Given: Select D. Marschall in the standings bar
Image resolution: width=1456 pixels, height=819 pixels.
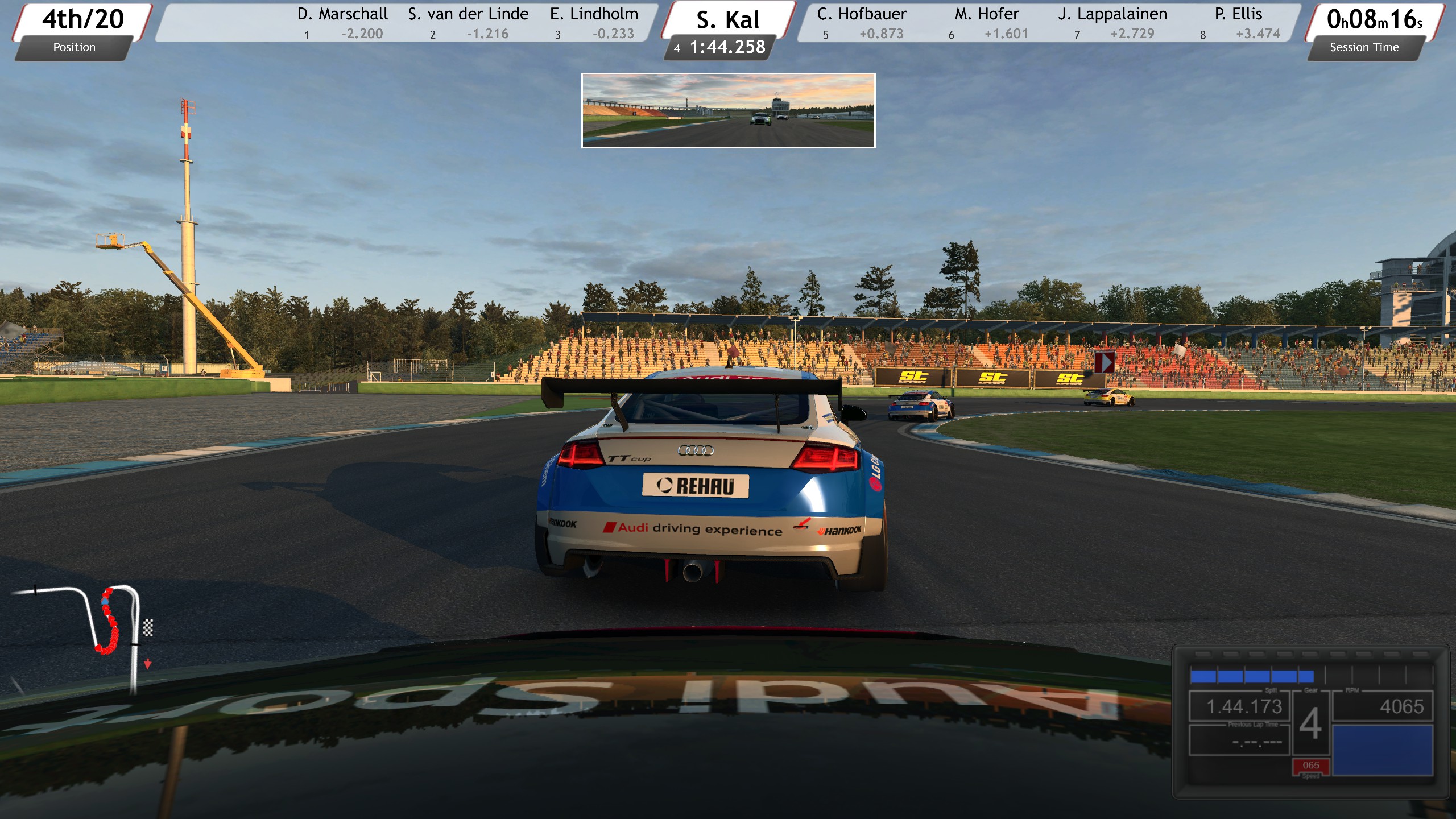Looking at the screenshot, I should [342, 23].
